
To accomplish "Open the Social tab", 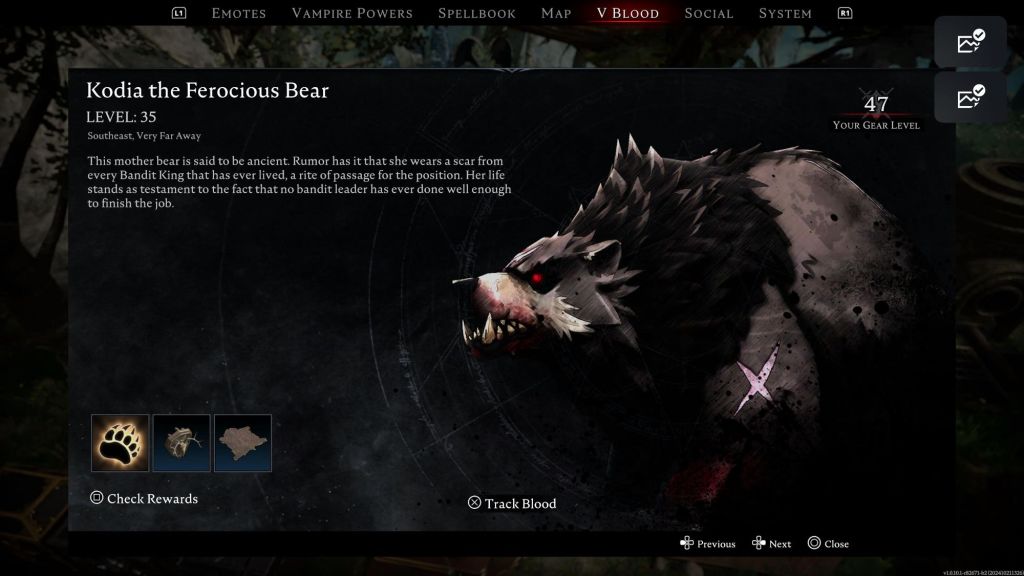I will (x=709, y=13).
